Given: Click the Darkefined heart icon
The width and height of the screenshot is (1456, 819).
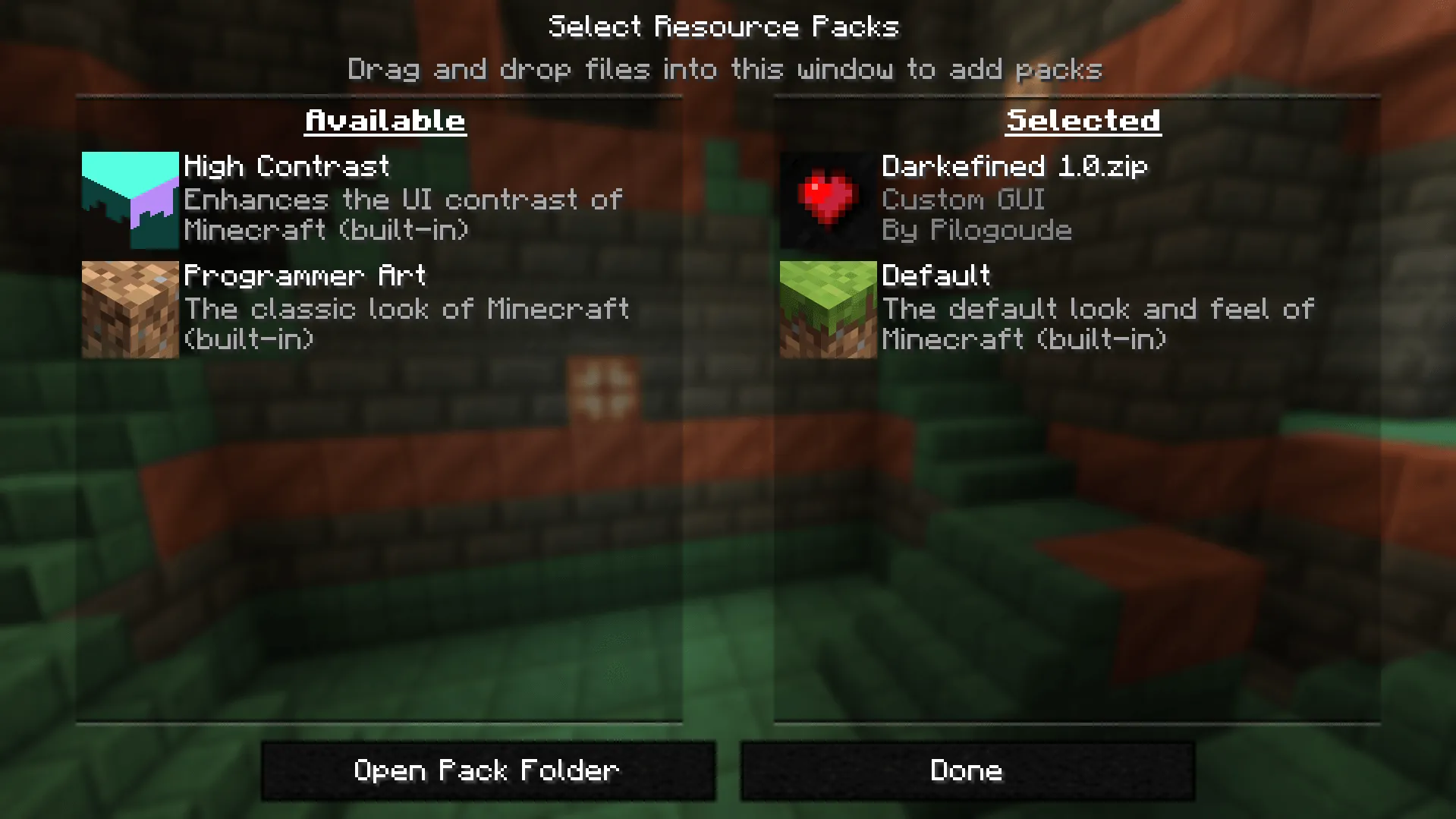Looking at the screenshot, I should [x=828, y=200].
